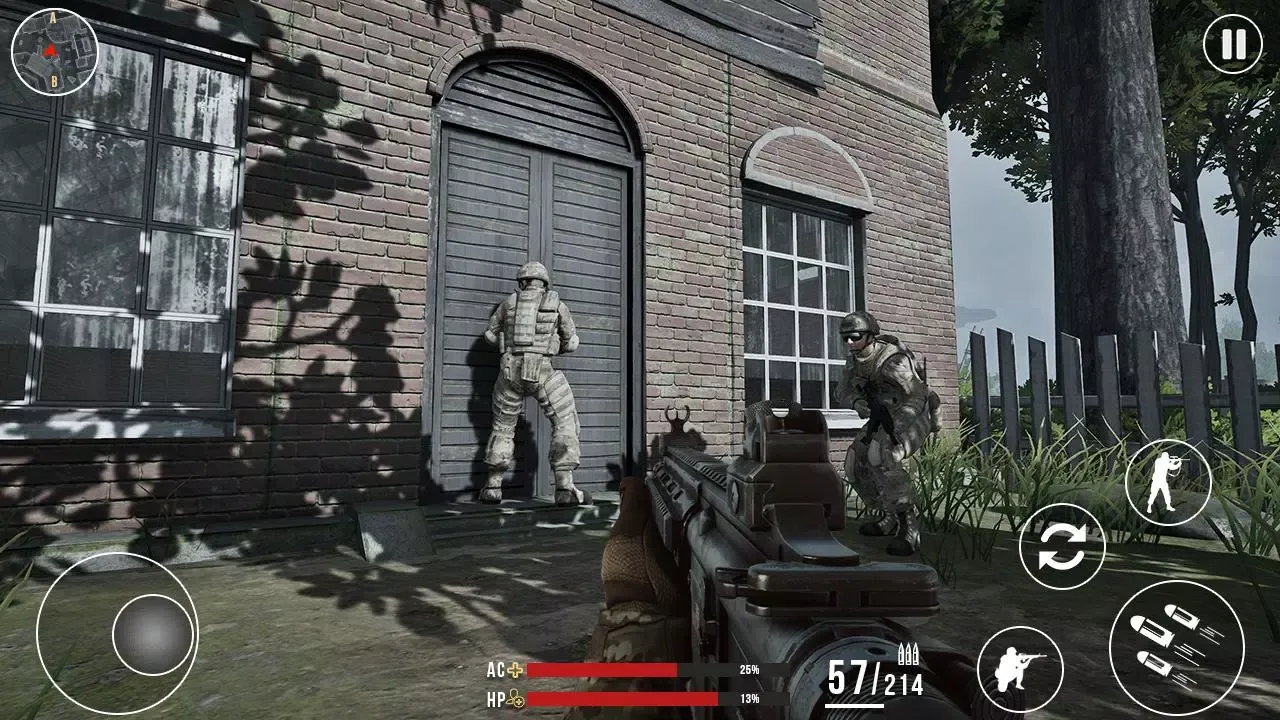Tap marker A on the minimap
This screenshot has width=1280, height=720.
point(53,18)
